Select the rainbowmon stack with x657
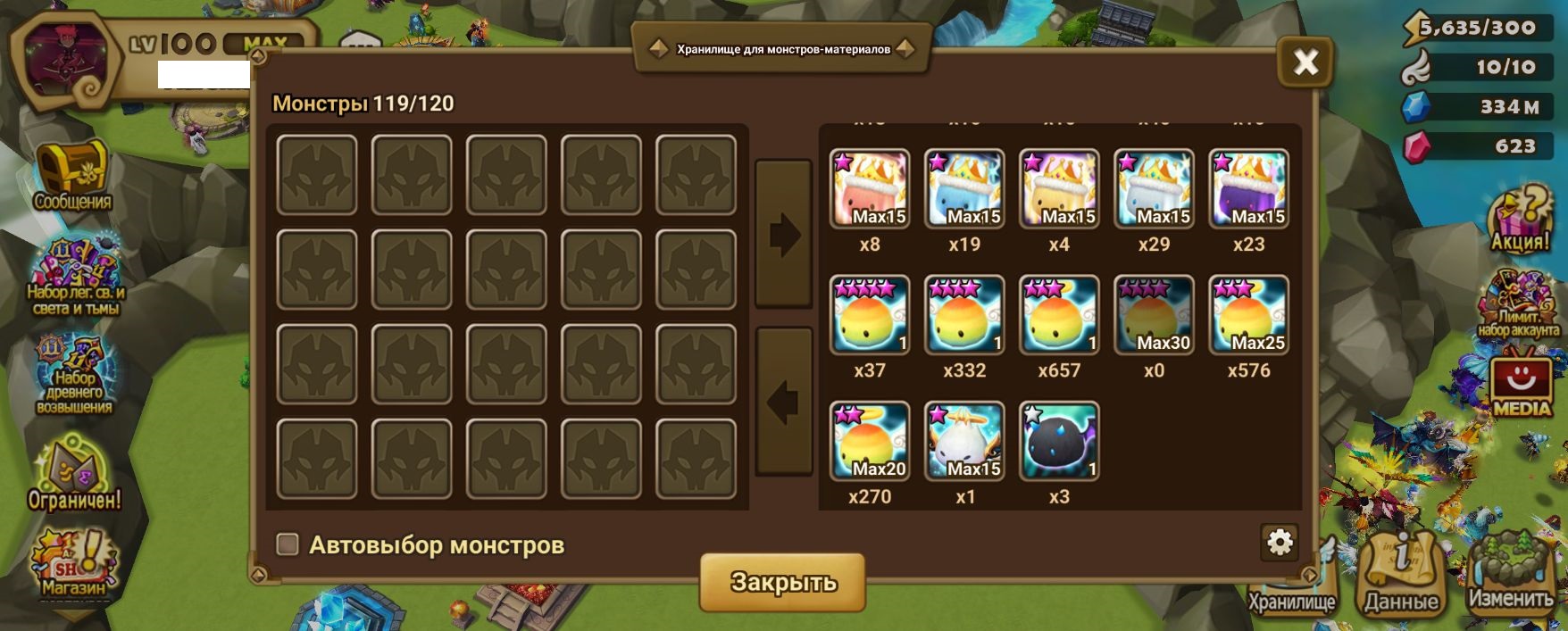 [x=1059, y=315]
